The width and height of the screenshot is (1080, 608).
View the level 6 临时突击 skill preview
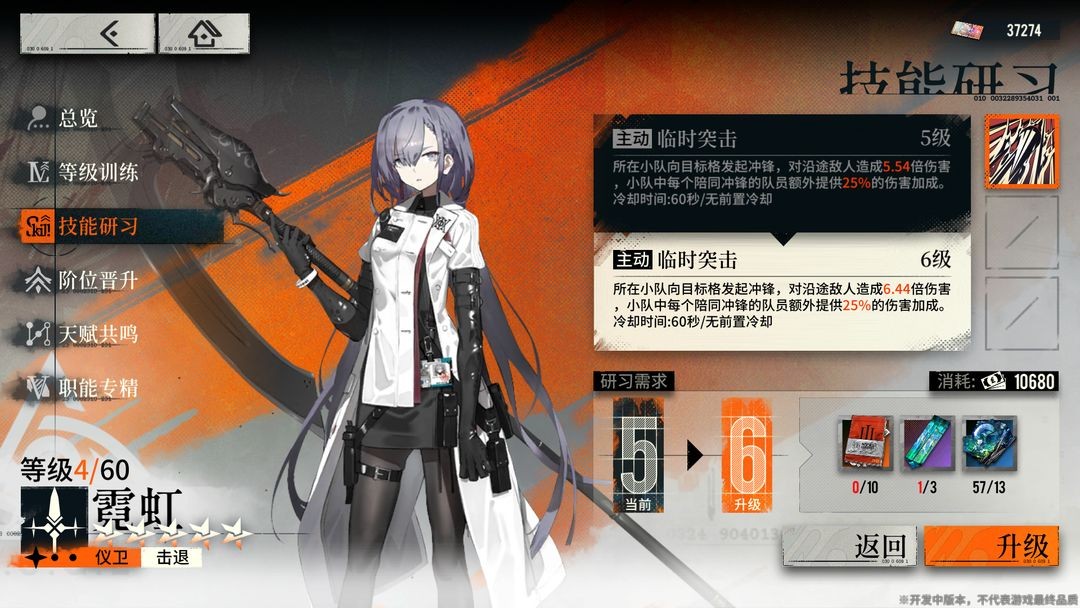(781, 290)
